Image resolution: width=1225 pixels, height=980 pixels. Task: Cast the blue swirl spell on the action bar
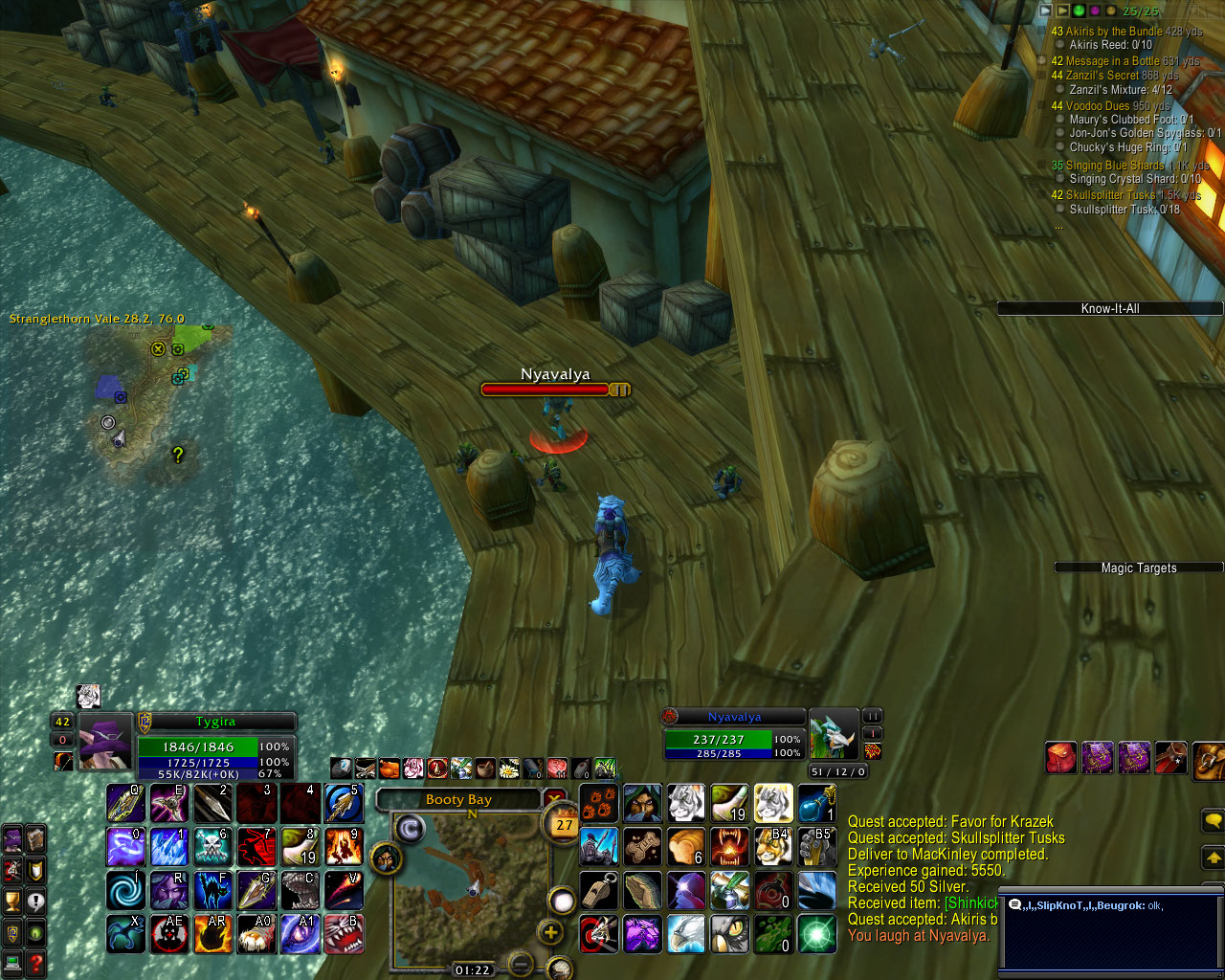[125, 890]
